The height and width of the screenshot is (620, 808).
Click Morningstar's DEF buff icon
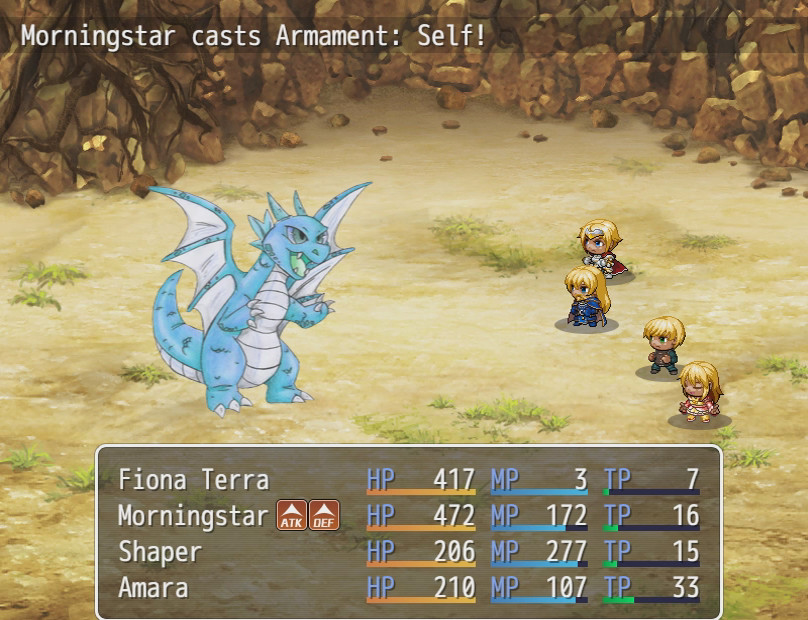point(324,516)
